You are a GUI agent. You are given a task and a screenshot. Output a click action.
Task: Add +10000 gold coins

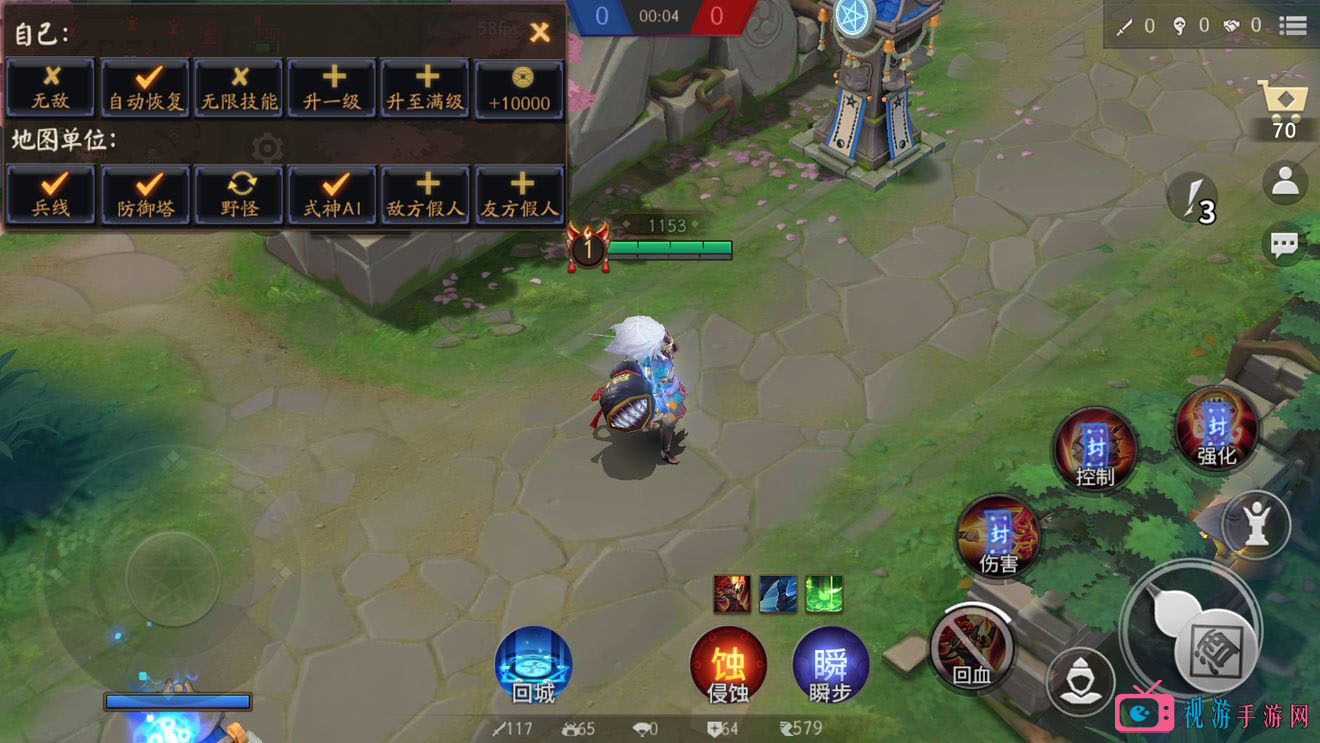(519, 88)
